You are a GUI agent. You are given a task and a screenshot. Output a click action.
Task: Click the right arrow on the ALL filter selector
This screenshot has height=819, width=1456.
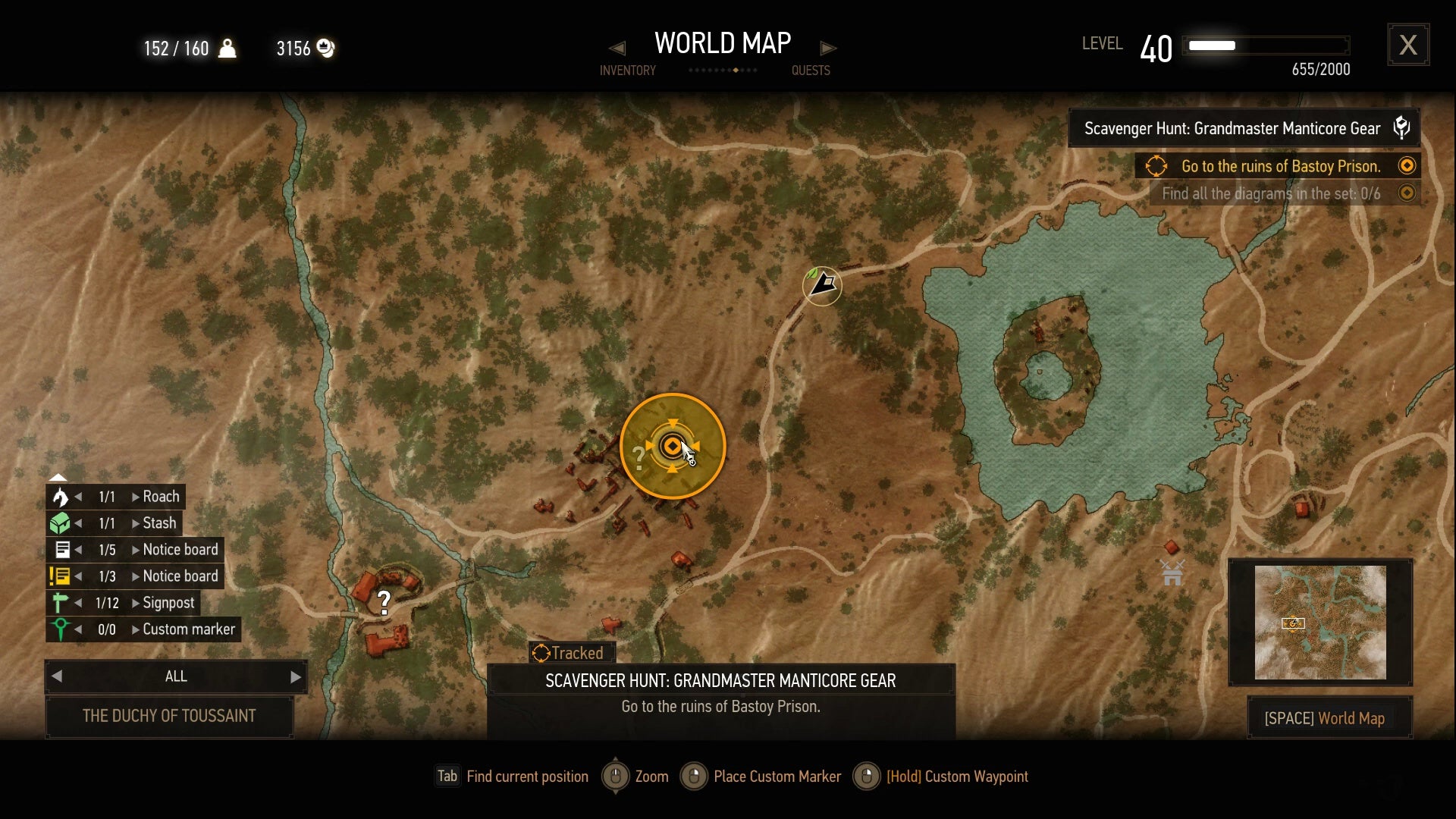pyautogui.click(x=295, y=676)
